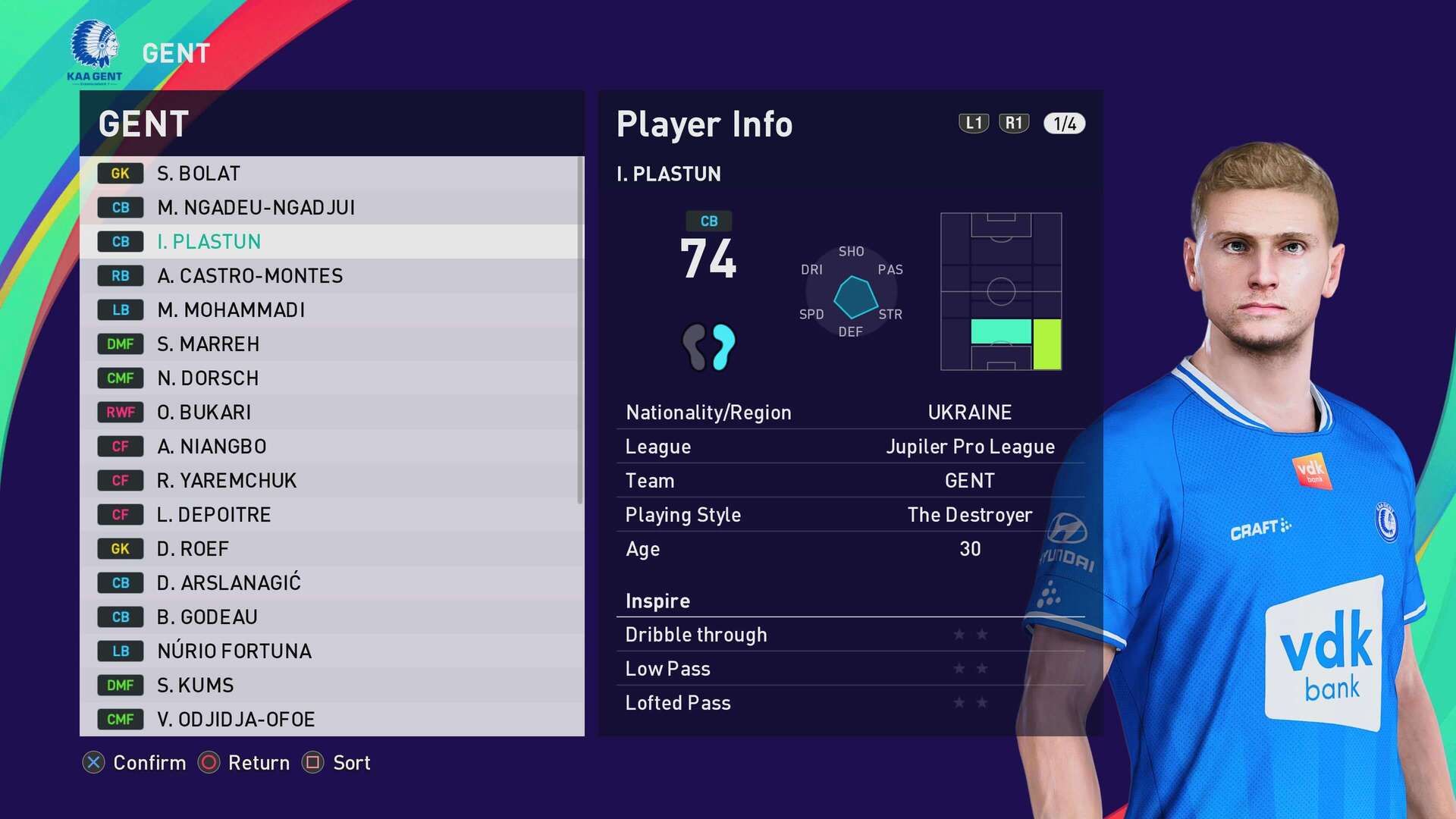
Task: Select goalkeeper S. Bolat from the list
Action: (x=331, y=174)
